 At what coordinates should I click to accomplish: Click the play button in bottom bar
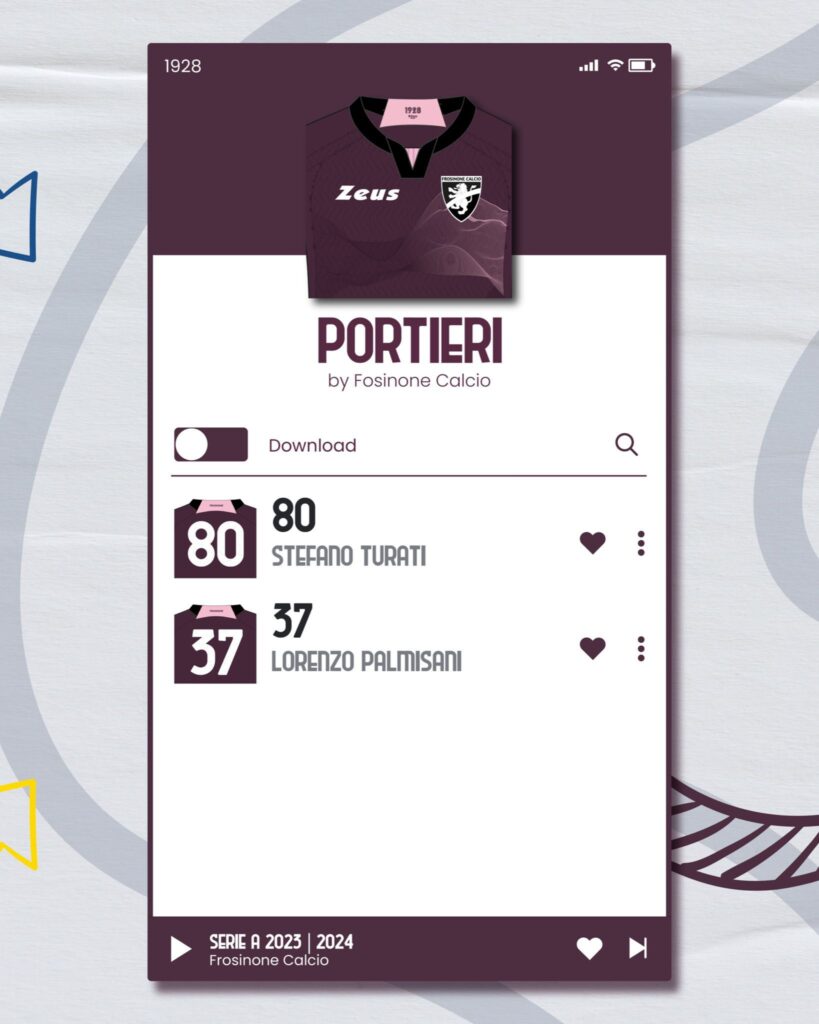[181, 948]
